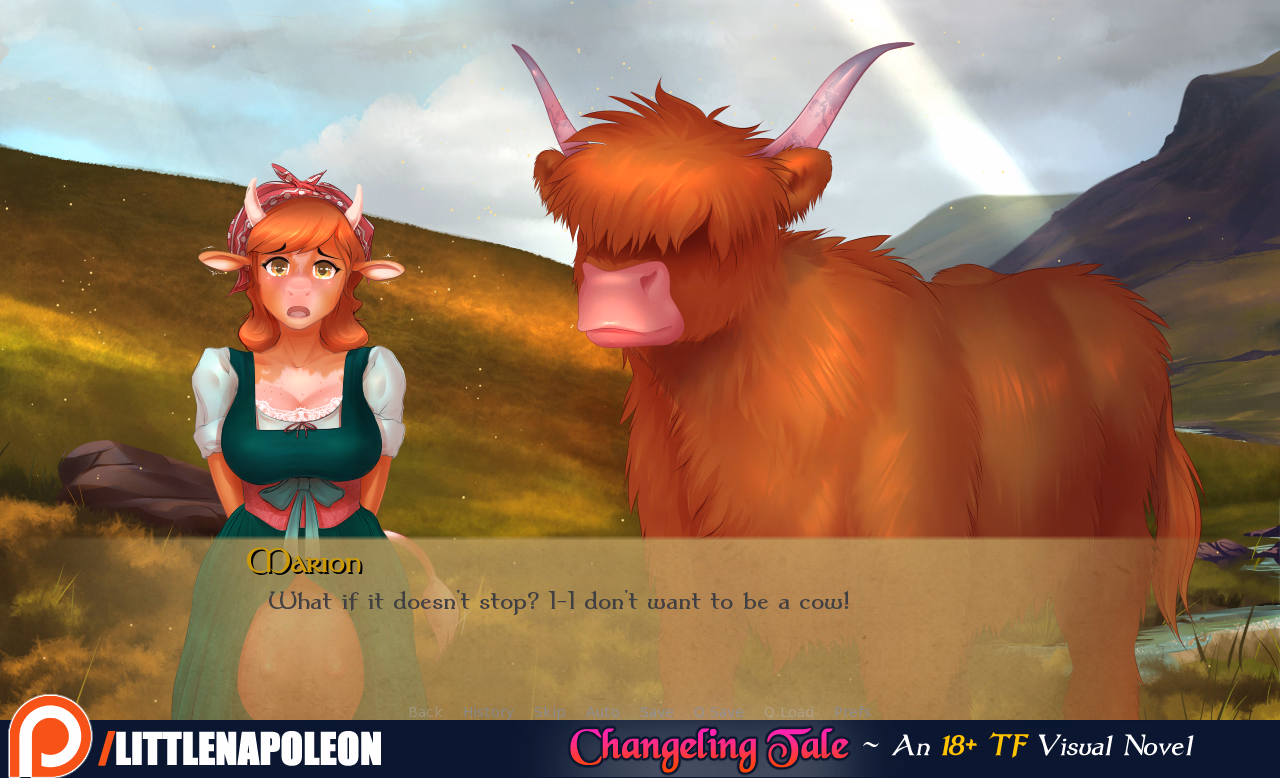Open the History screen
The width and height of the screenshot is (1280, 778).
pos(490,712)
